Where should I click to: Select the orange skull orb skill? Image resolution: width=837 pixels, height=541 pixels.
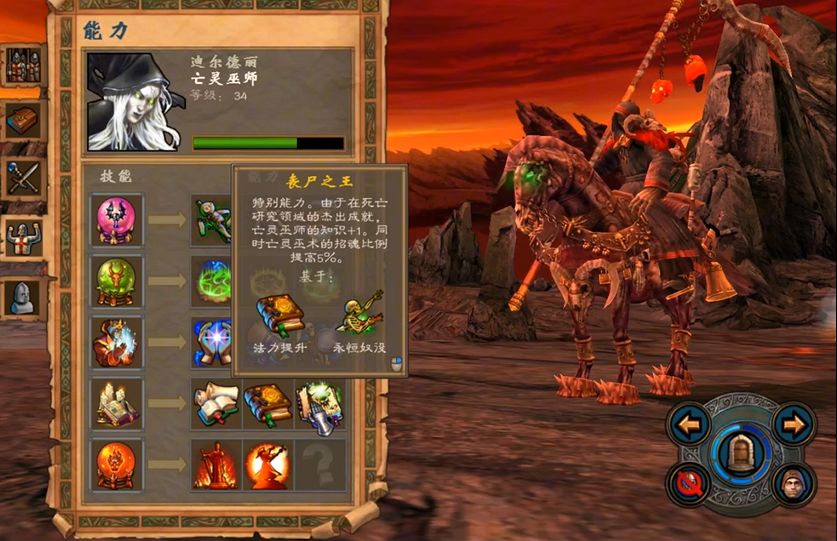pos(117,464)
